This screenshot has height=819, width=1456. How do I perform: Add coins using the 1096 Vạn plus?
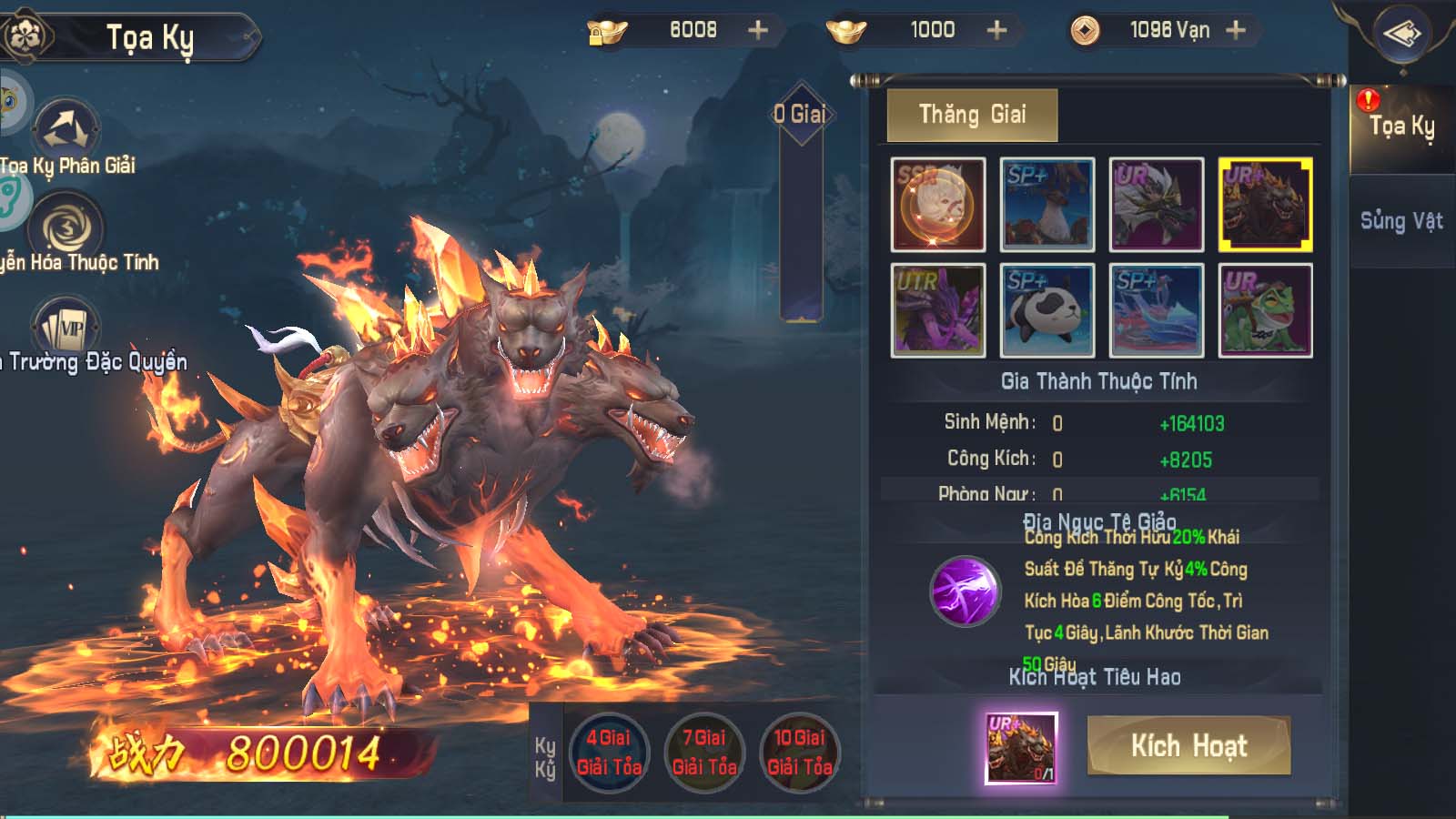click(x=1236, y=30)
